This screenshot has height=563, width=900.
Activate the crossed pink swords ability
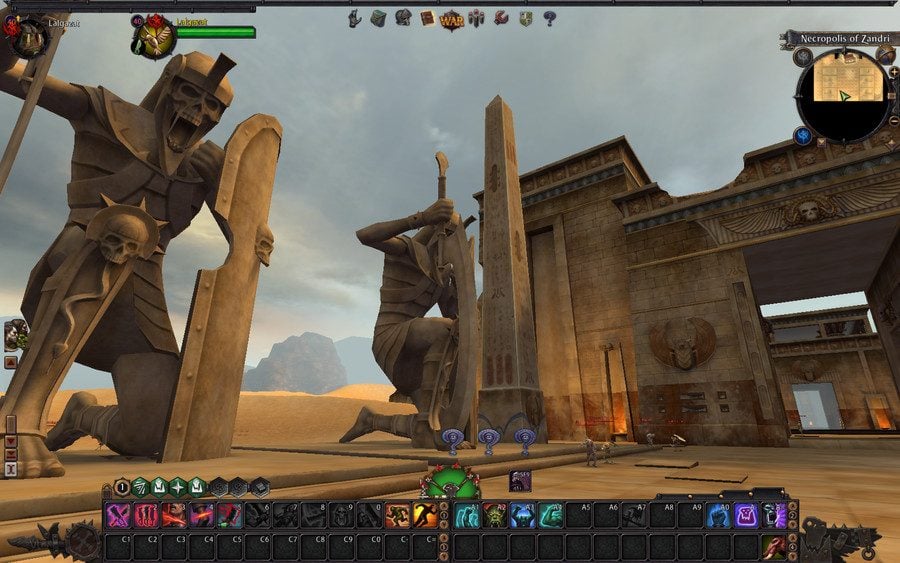[x=118, y=515]
